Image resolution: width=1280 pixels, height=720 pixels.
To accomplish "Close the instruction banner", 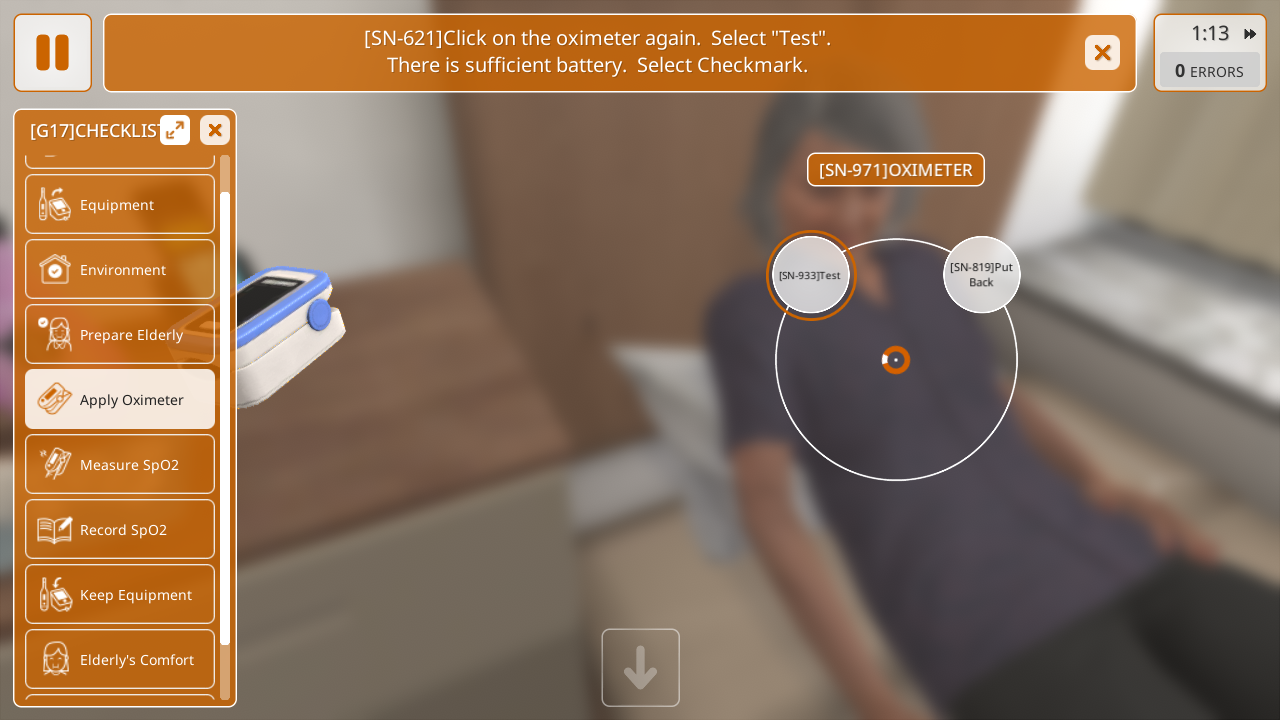I will pos(1102,53).
